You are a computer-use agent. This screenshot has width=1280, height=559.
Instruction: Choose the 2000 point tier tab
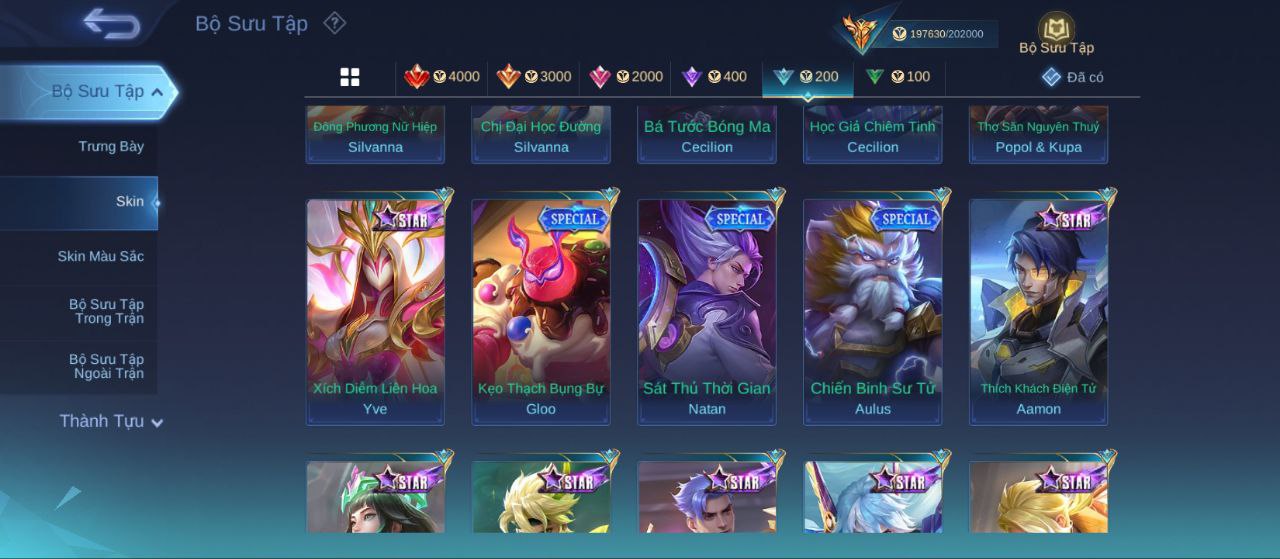coord(626,77)
